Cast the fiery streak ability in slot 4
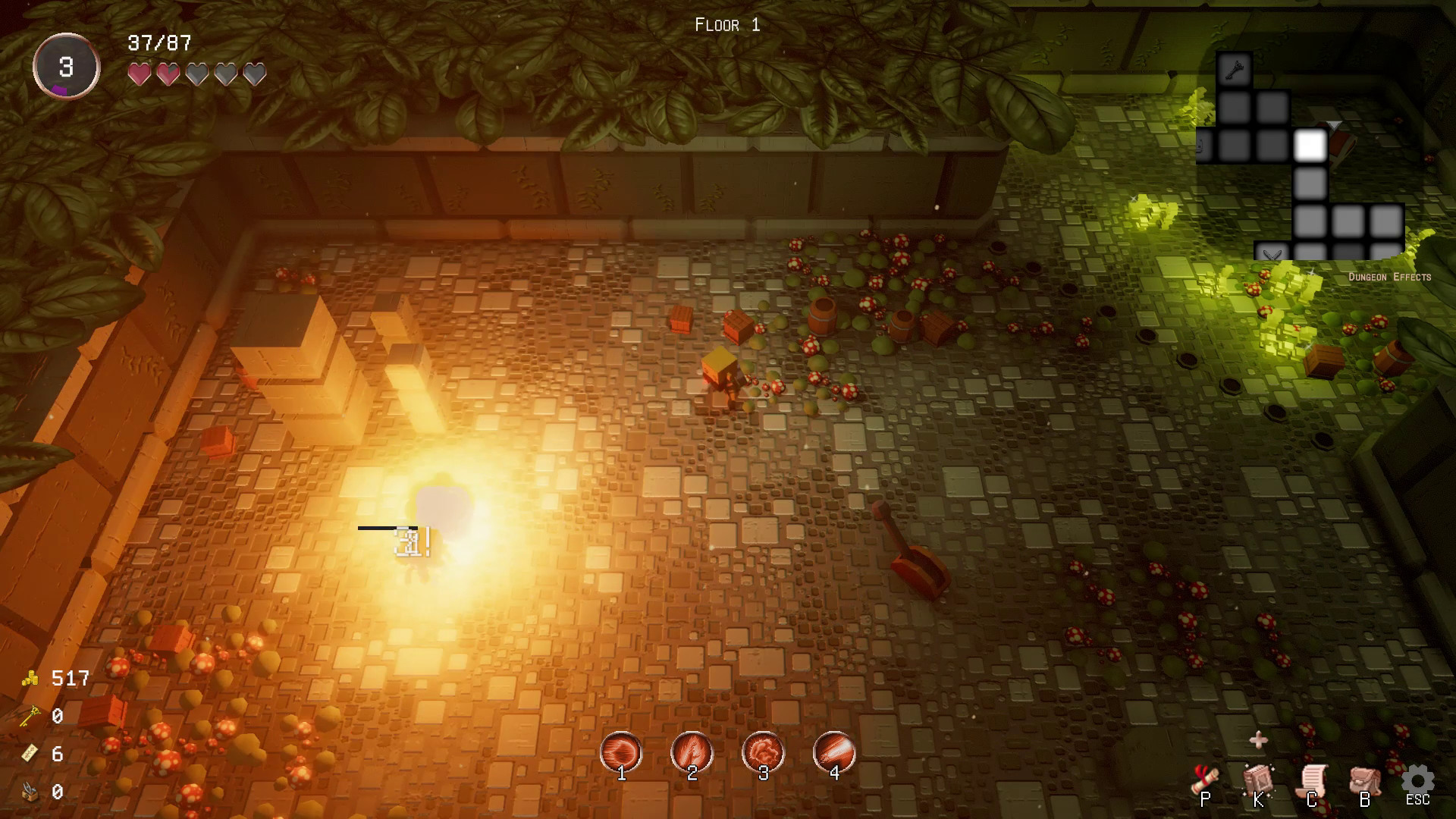1456x819 pixels. point(834,752)
